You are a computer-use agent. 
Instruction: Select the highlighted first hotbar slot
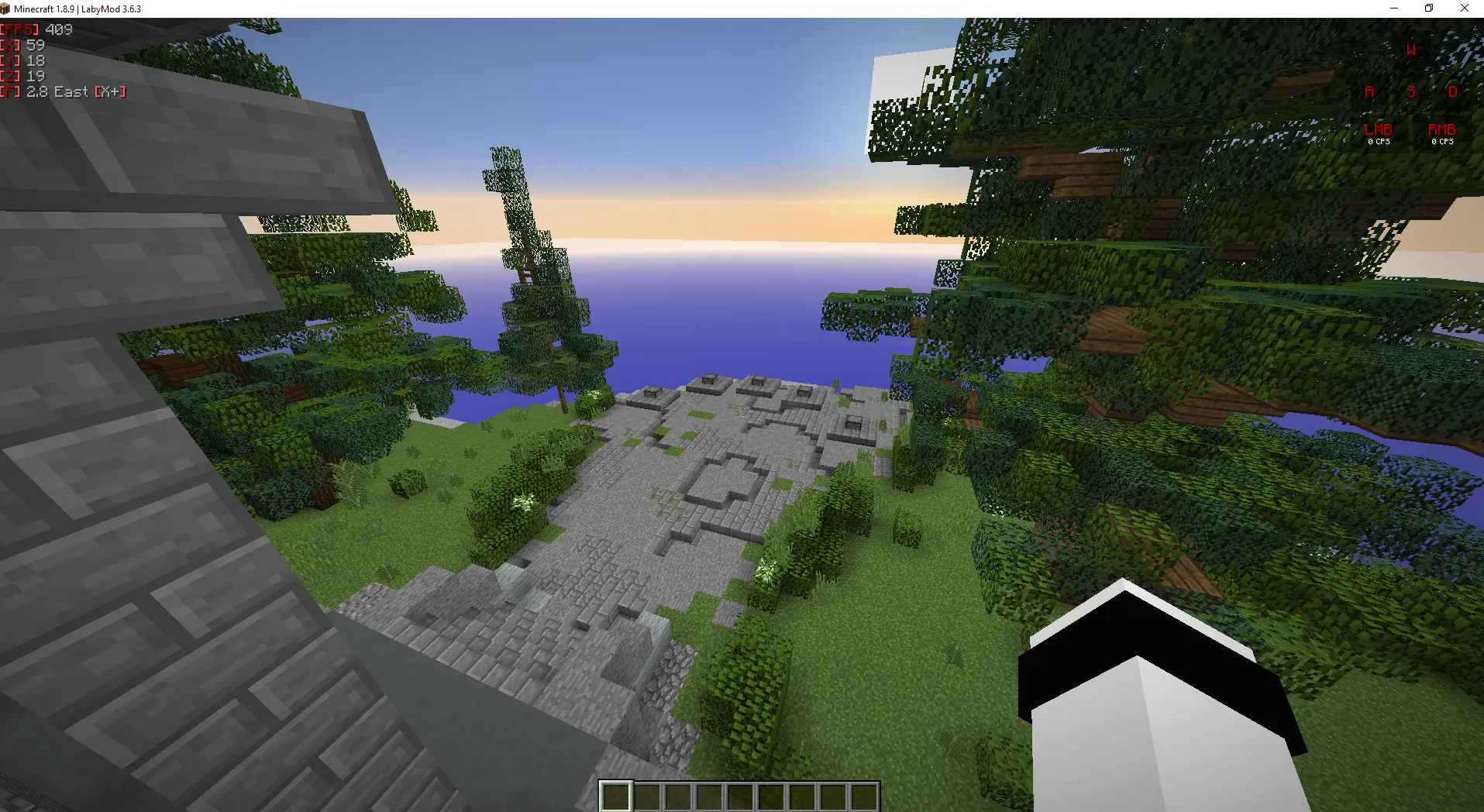pos(616,797)
